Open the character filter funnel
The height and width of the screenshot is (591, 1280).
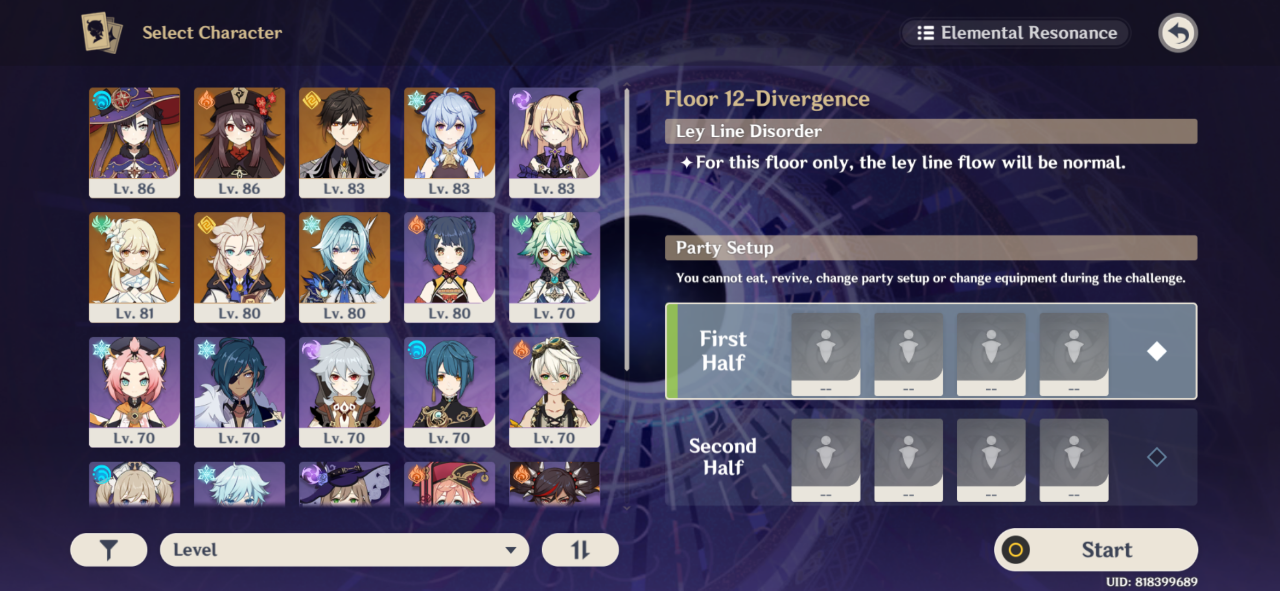[108, 550]
